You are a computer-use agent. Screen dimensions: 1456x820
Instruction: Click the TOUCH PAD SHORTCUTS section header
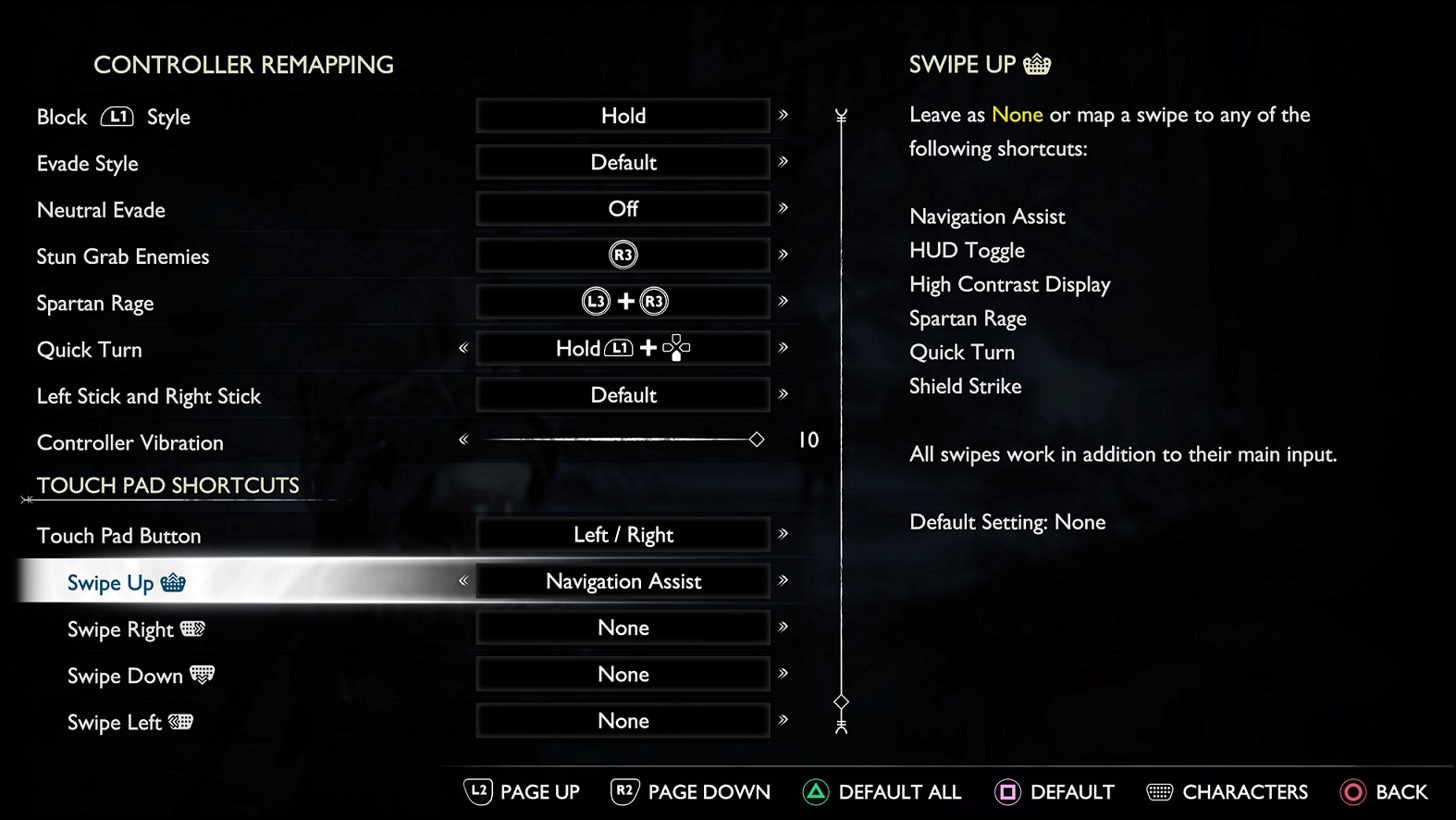click(x=167, y=485)
